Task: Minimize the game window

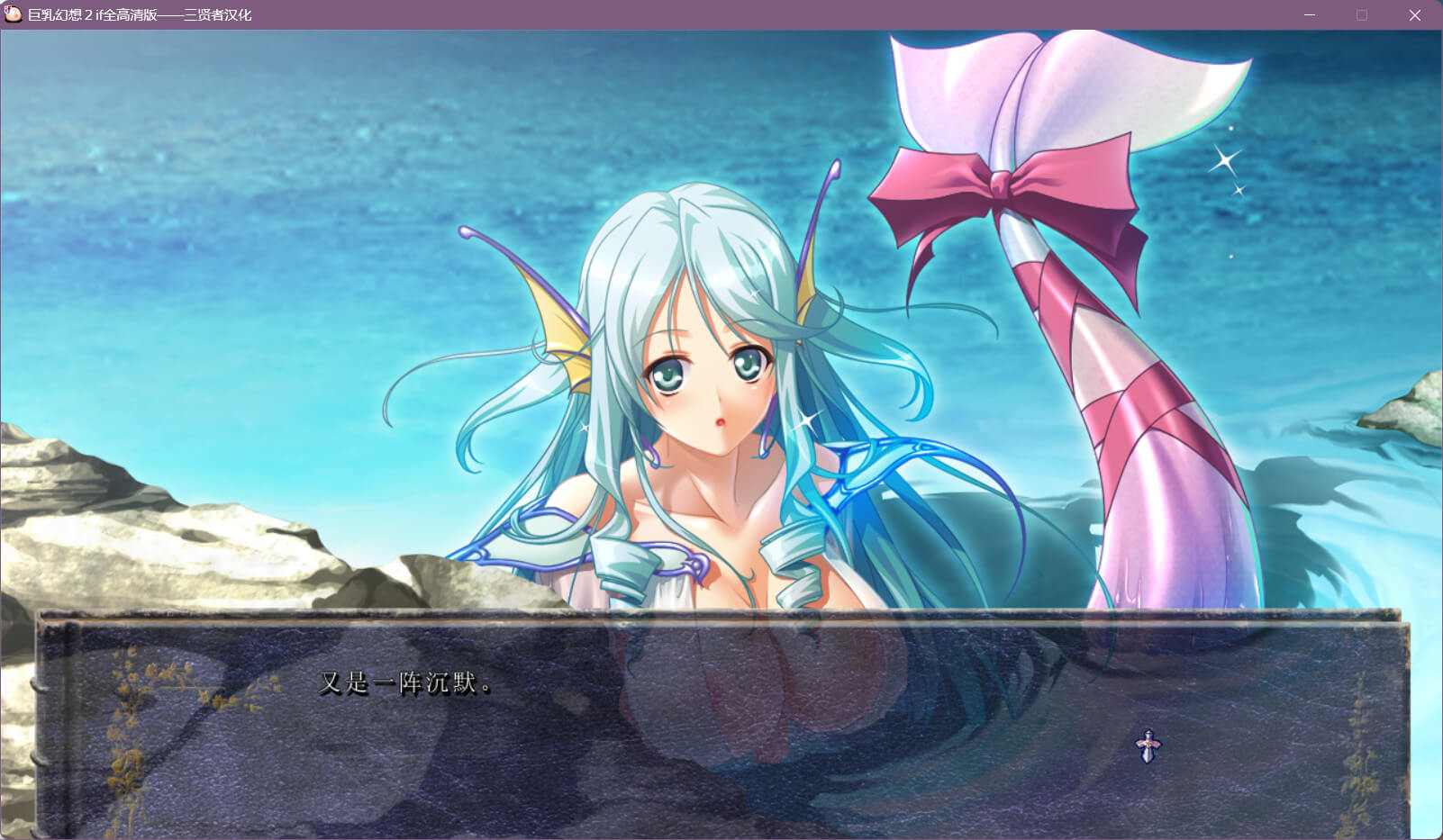Action: coord(1309,15)
